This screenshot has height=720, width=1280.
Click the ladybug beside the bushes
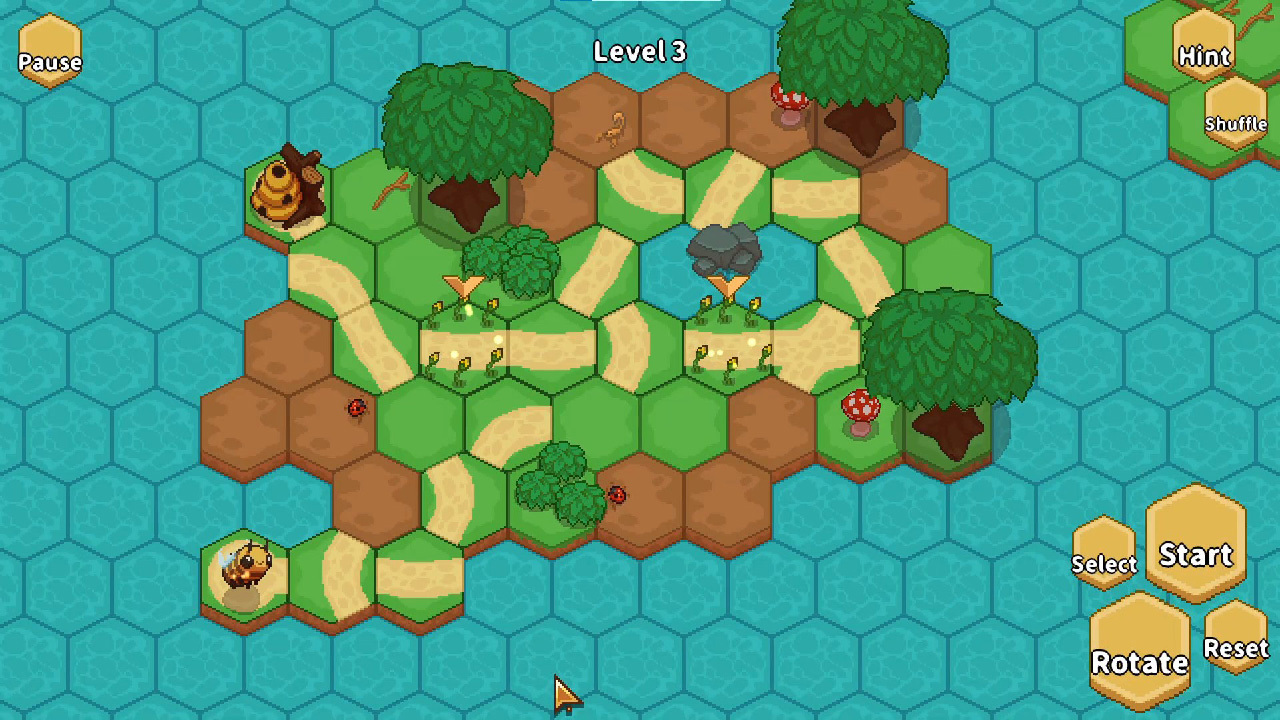(617, 496)
